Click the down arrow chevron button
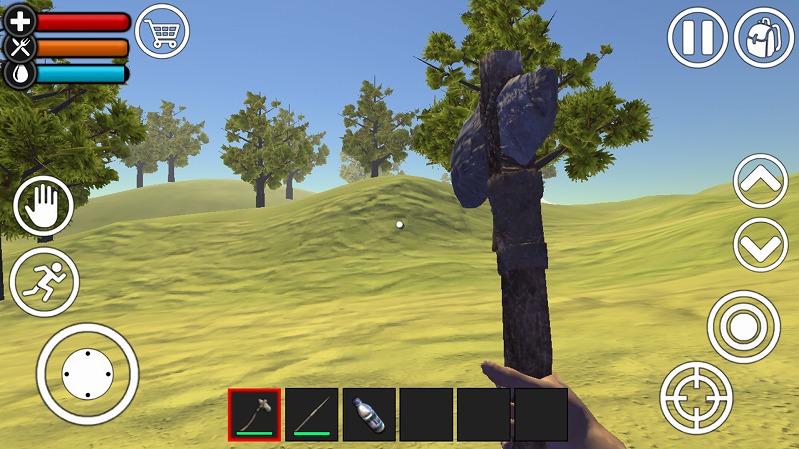Image resolution: width=799 pixels, height=449 pixels. point(761,244)
